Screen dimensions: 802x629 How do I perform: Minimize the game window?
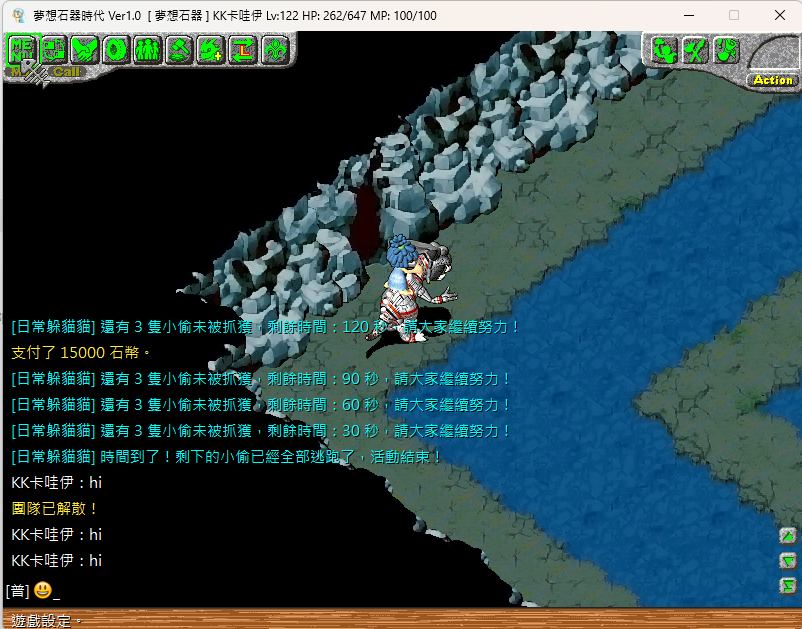point(687,15)
